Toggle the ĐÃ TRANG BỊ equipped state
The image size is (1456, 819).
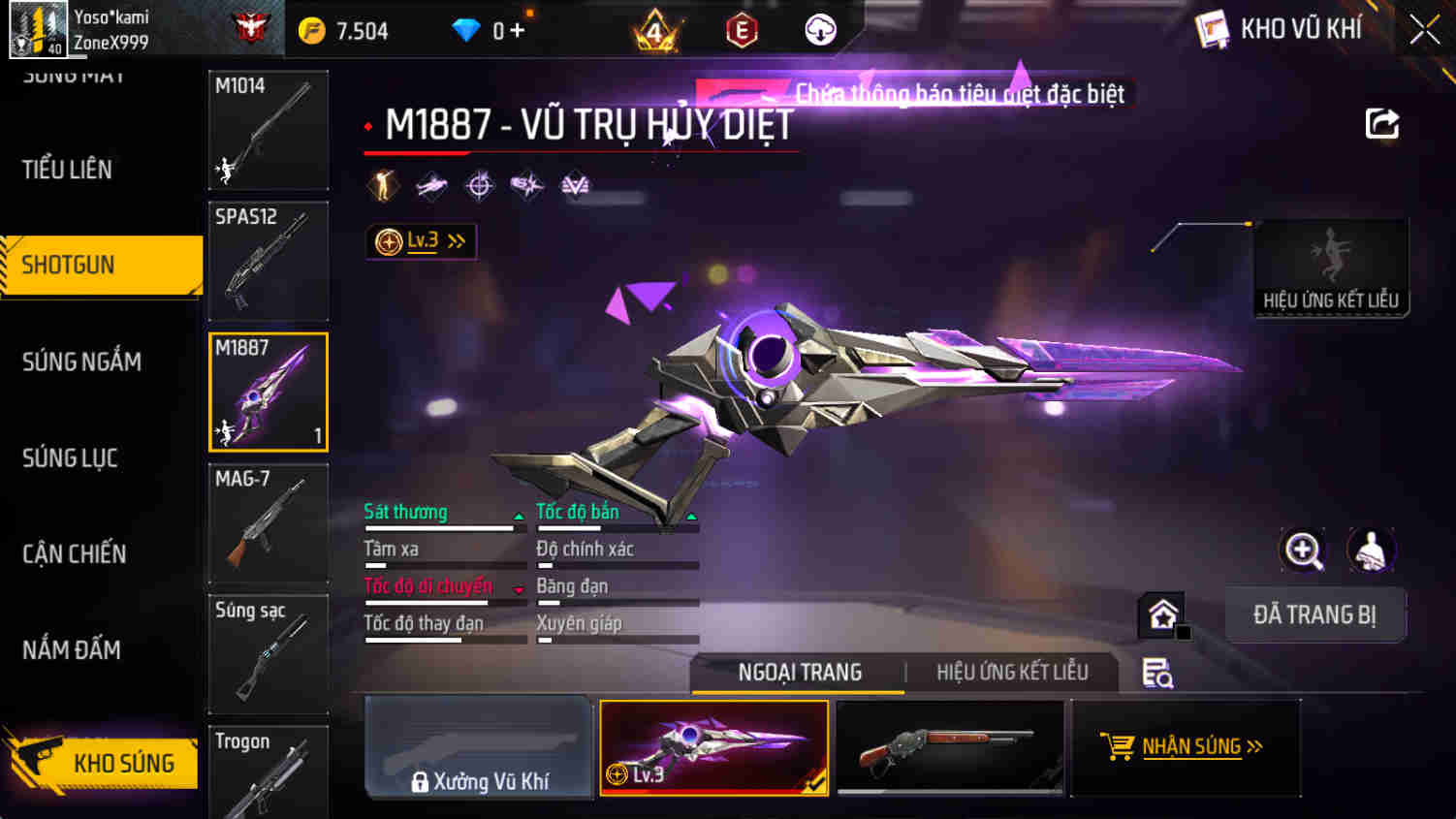click(x=1315, y=614)
